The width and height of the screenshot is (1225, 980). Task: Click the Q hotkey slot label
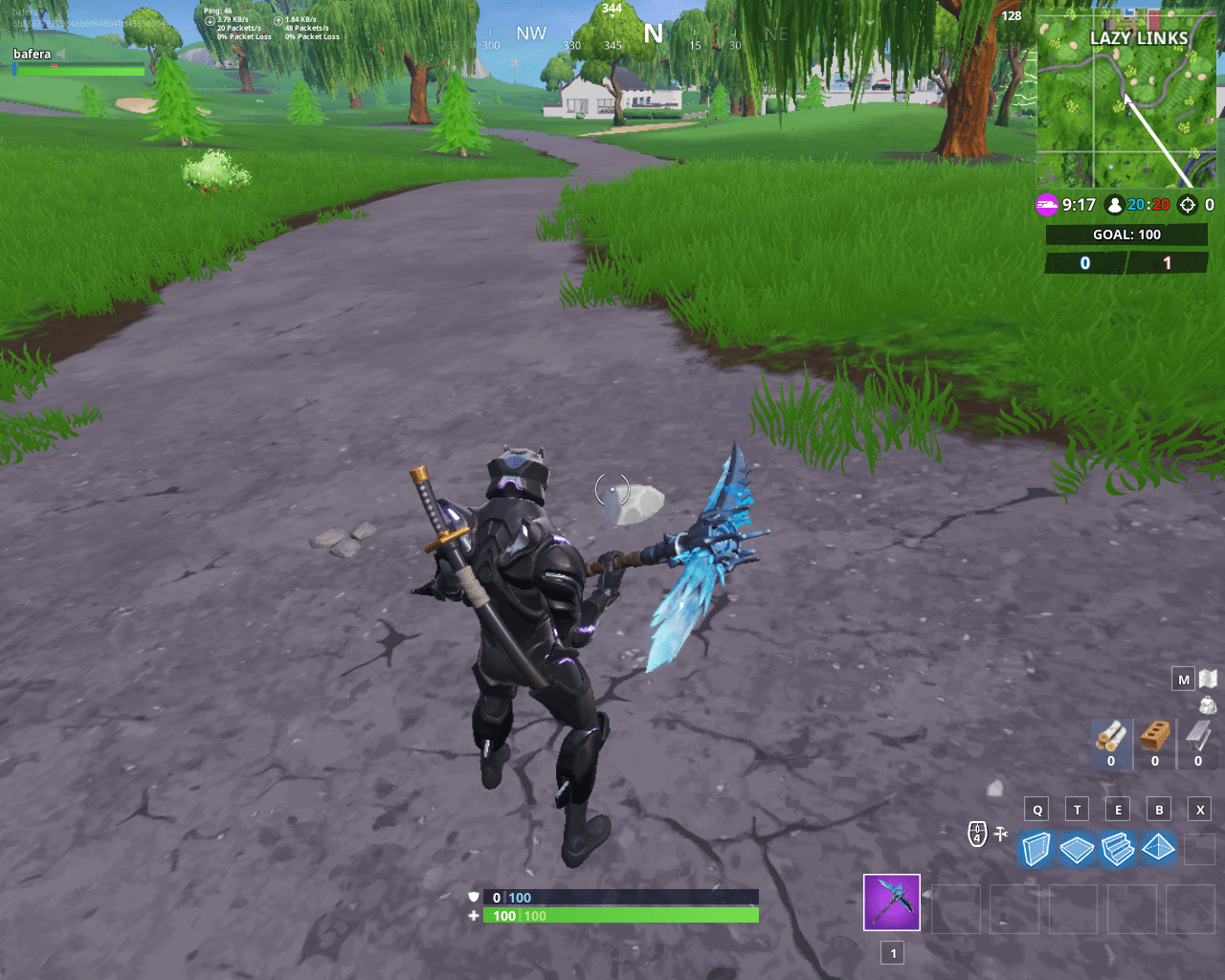pos(1036,808)
